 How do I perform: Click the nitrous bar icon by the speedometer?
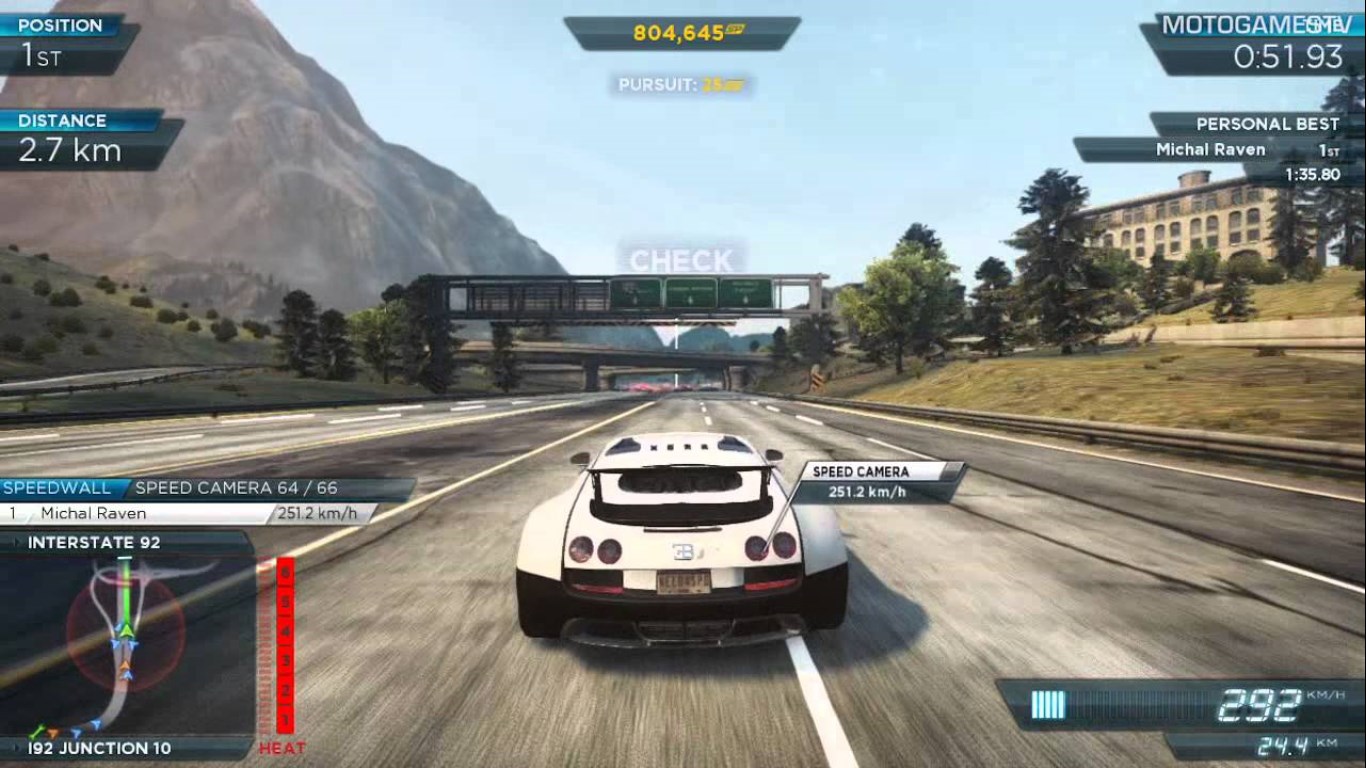(x=1047, y=705)
